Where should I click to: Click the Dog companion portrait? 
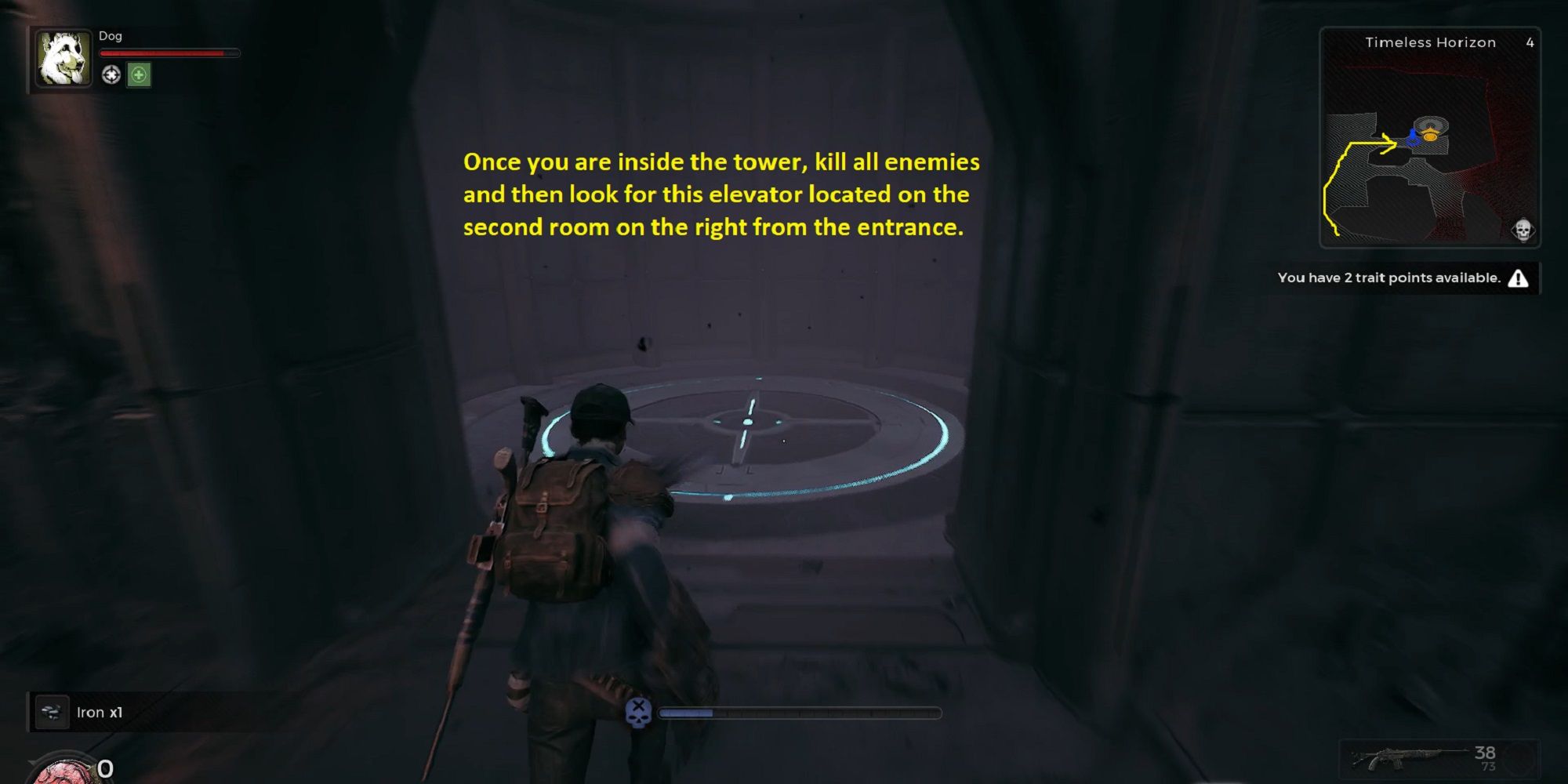point(63,59)
